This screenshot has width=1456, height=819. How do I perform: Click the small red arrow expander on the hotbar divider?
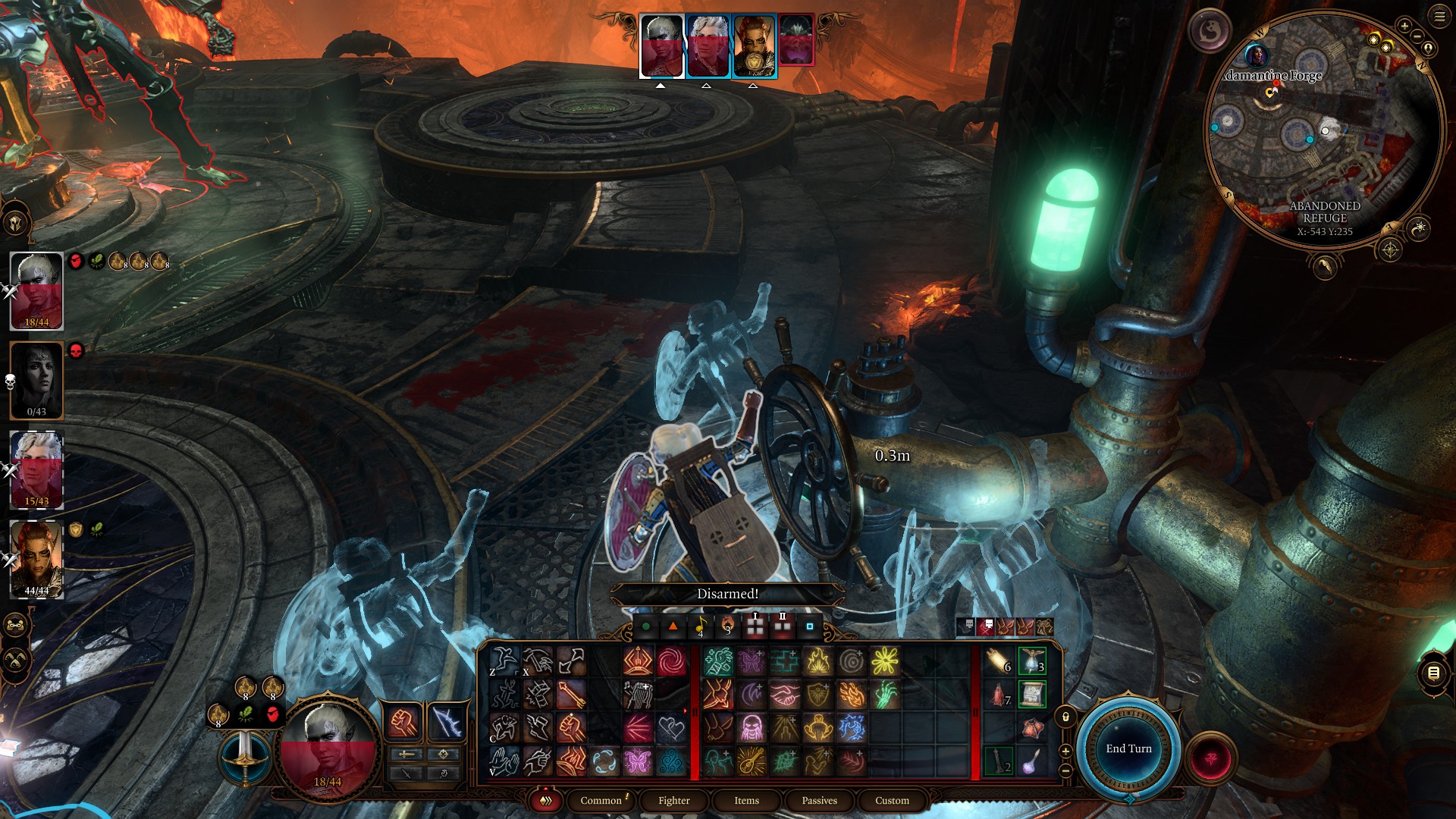point(686,711)
